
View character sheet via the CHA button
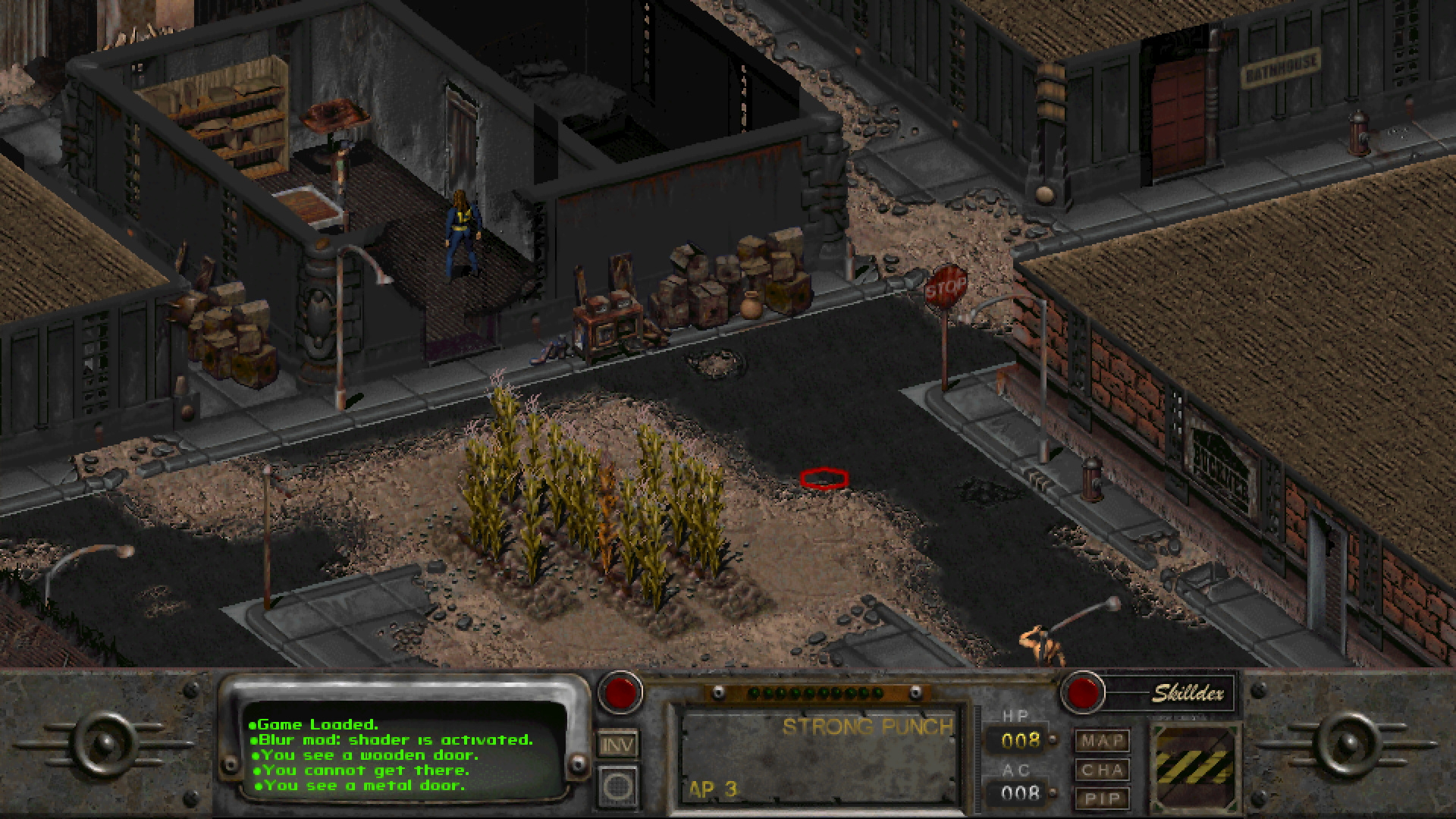(1104, 770)
